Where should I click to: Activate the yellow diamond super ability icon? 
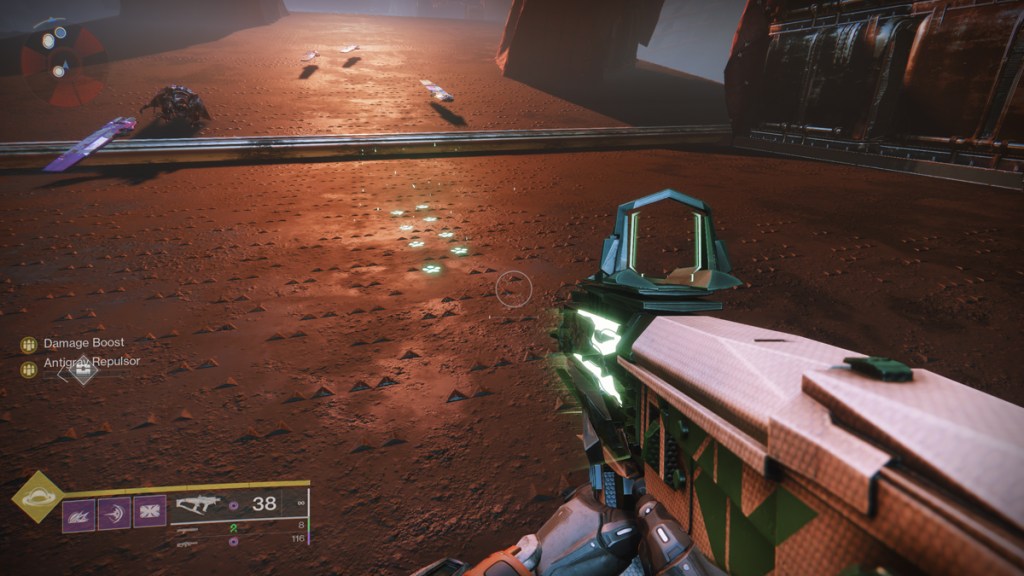click(37, 496)
